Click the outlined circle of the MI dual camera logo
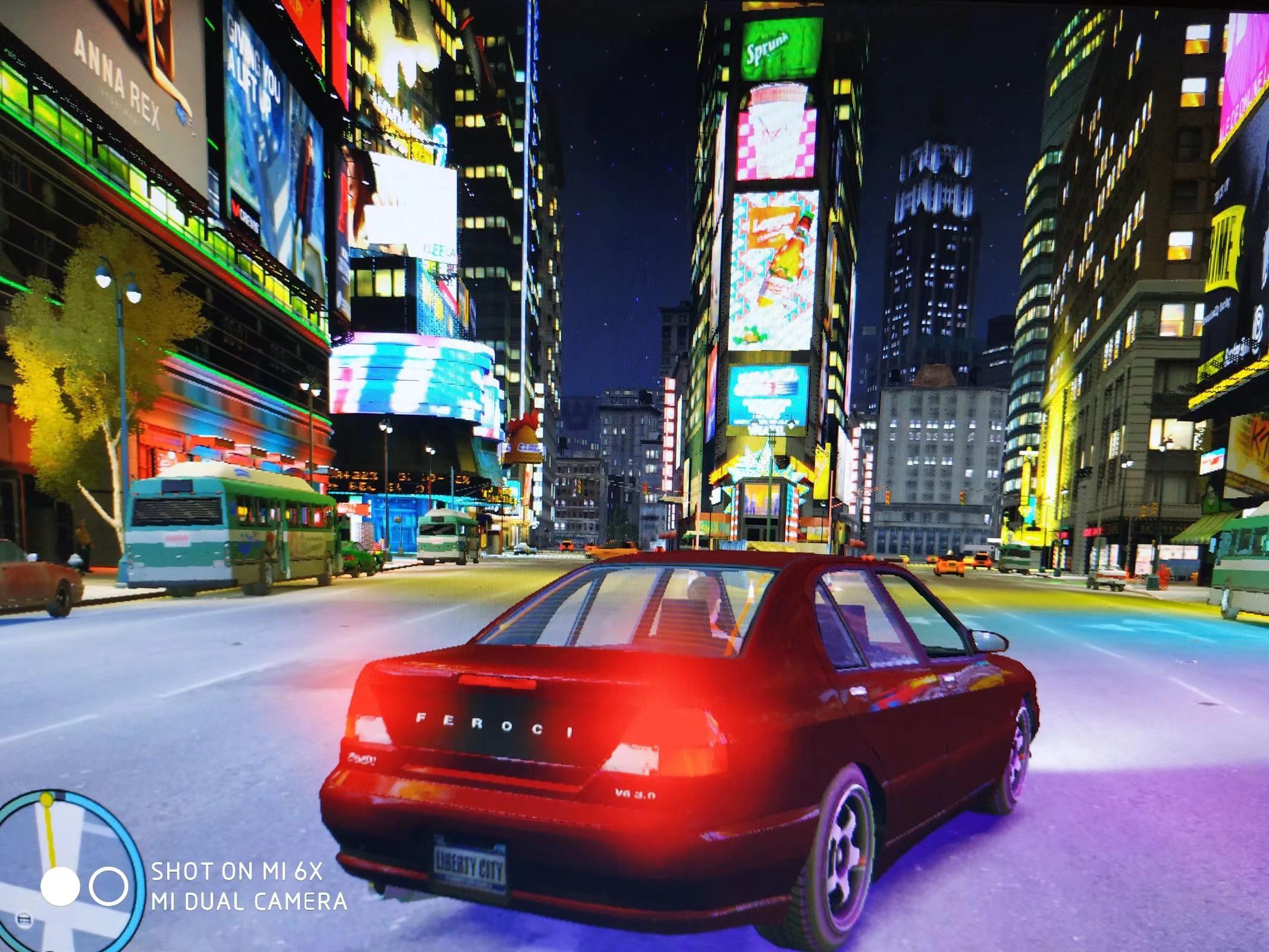This screenshot has width=1269, height=952. click(109, 888)
